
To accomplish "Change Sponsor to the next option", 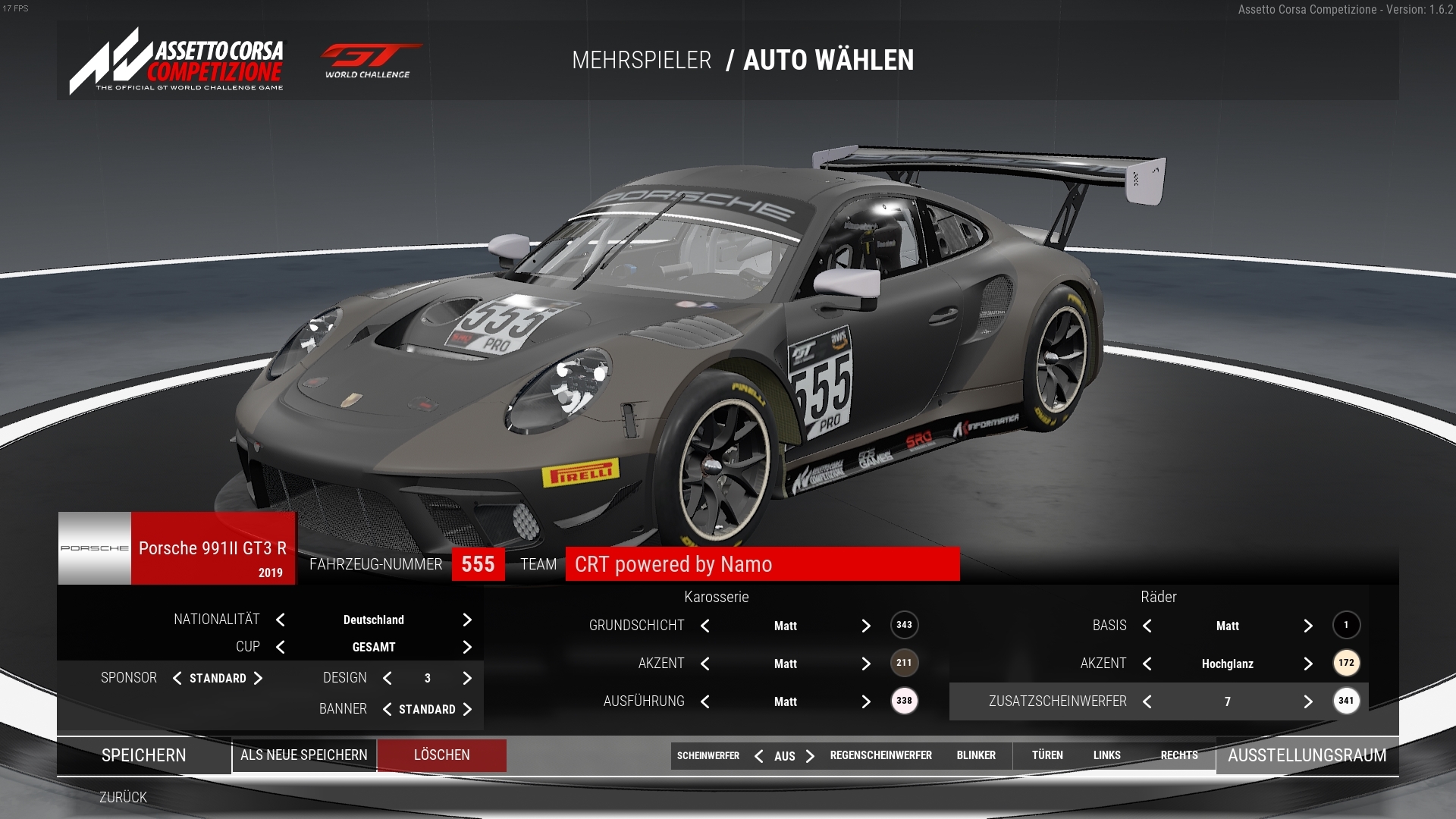I will point(258,678).
